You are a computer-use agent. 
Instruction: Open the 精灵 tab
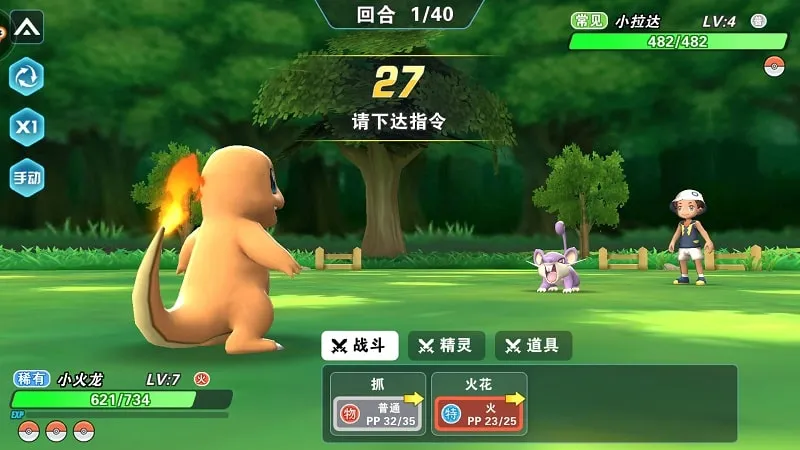coord(446,346)
